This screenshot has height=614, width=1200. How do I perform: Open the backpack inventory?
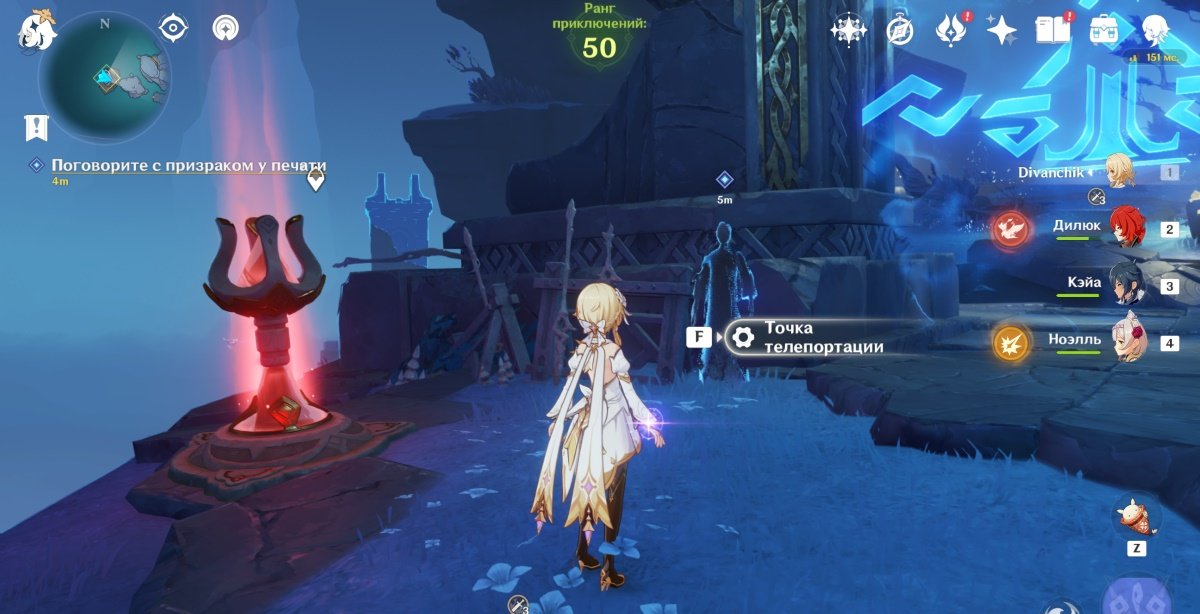[1104, 30]
